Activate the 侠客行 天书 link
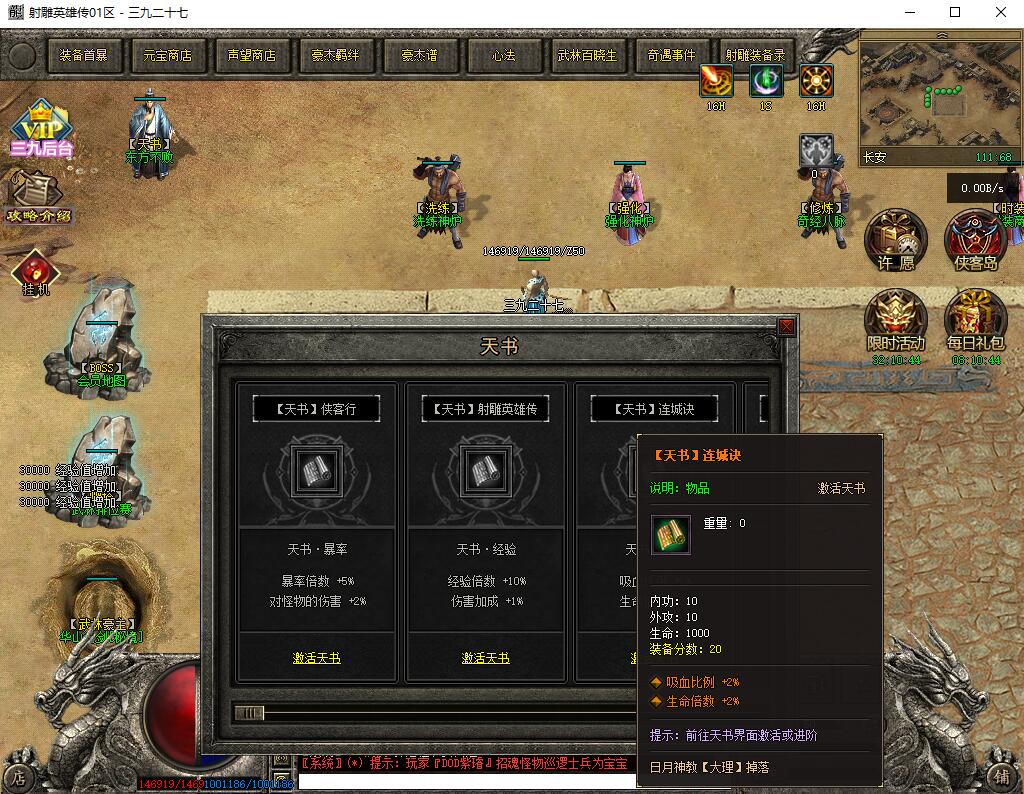Image resolution: width=1024 pixels, height=794 pixels. click(x=316, y=658)
